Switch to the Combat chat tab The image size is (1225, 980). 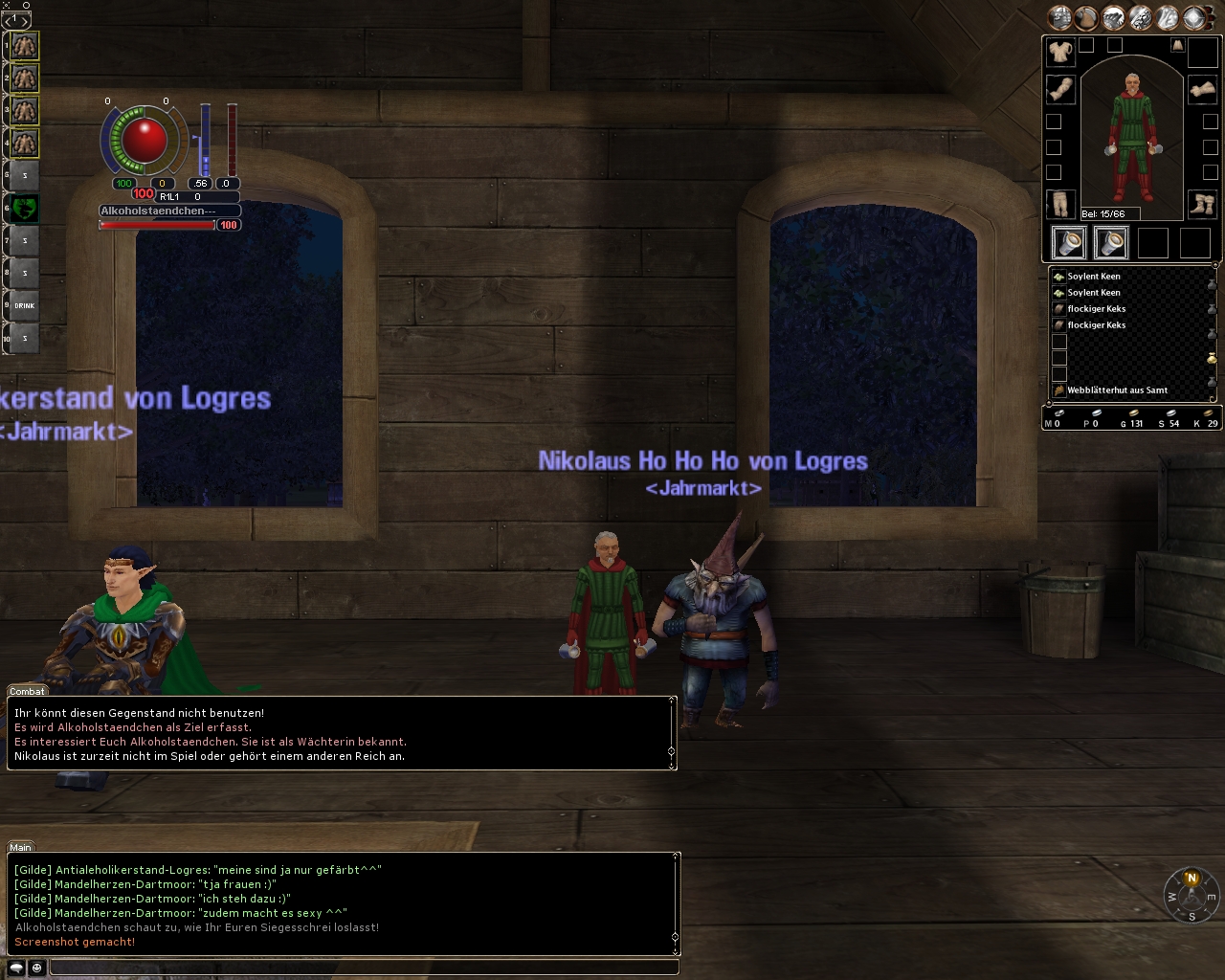tap(27, 691)
